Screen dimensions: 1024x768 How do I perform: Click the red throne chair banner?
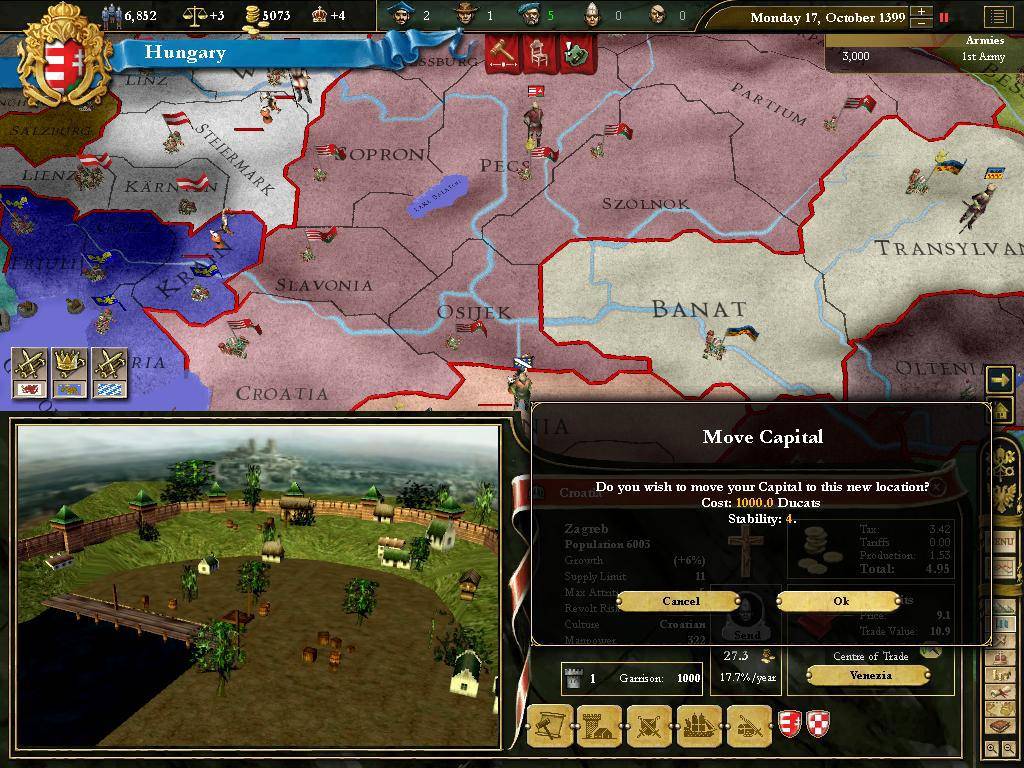538,53
